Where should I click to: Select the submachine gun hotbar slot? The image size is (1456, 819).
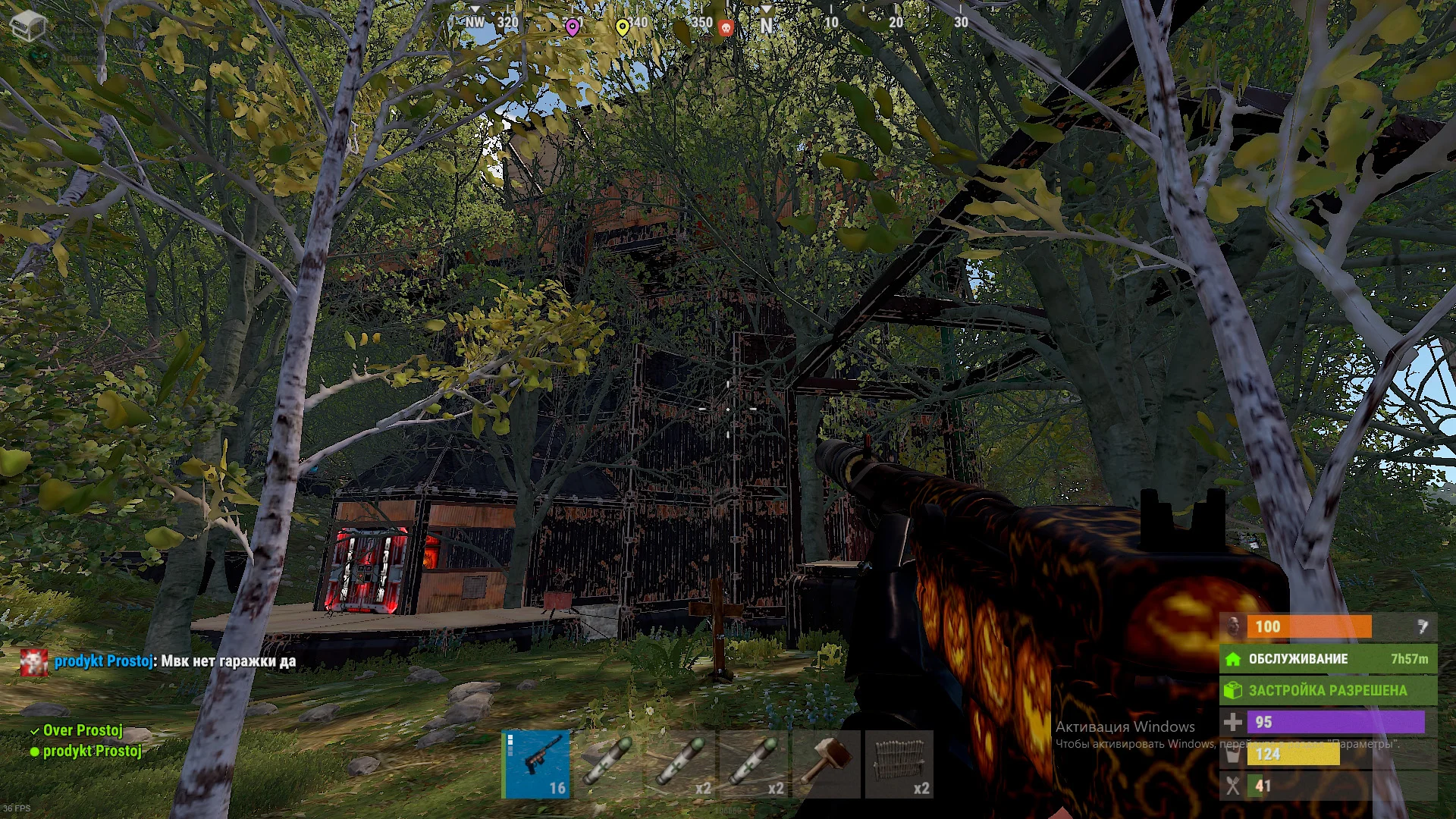(536, 764)
